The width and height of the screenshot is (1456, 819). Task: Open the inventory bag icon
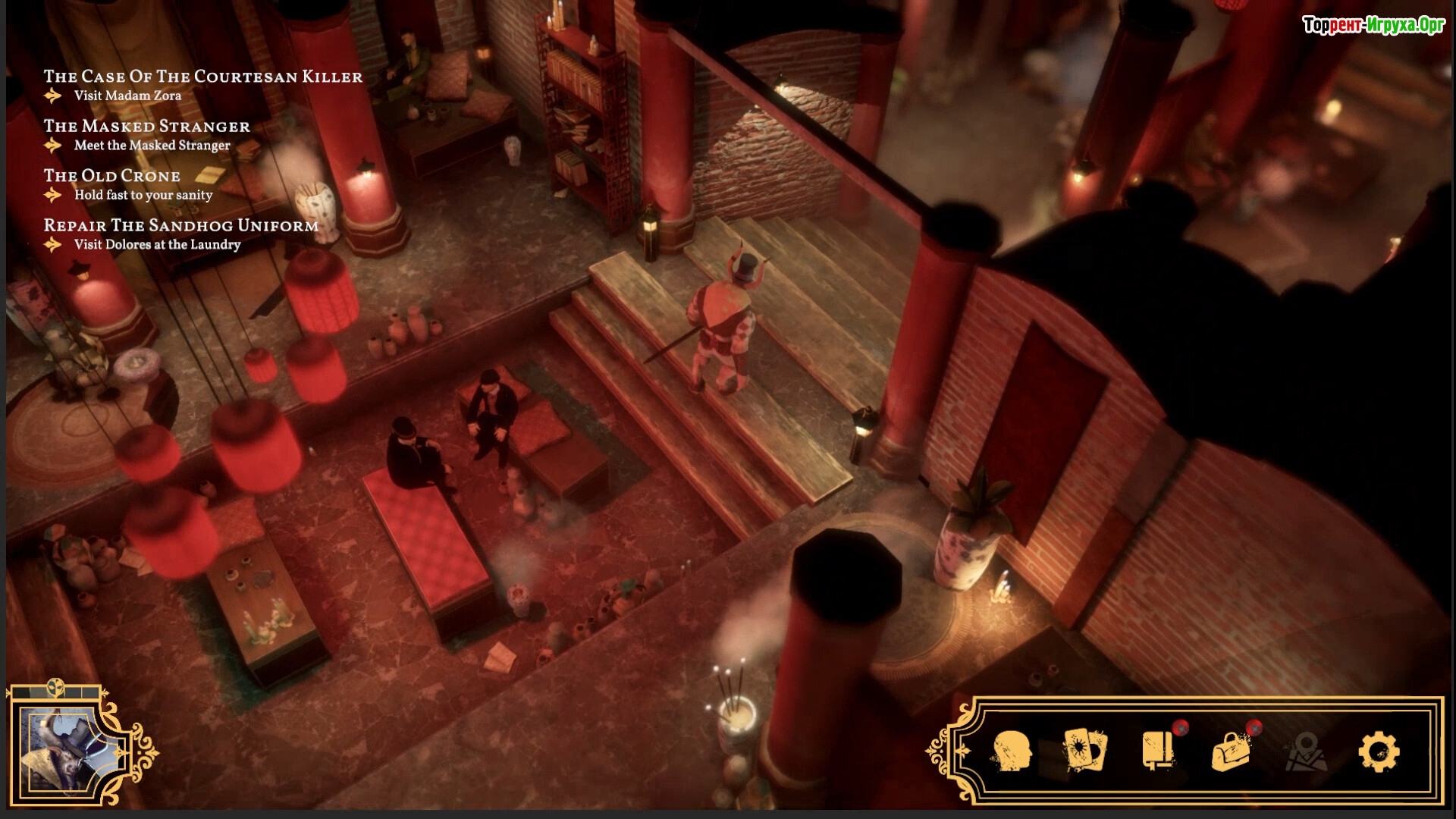click(x=1232, y=751)
